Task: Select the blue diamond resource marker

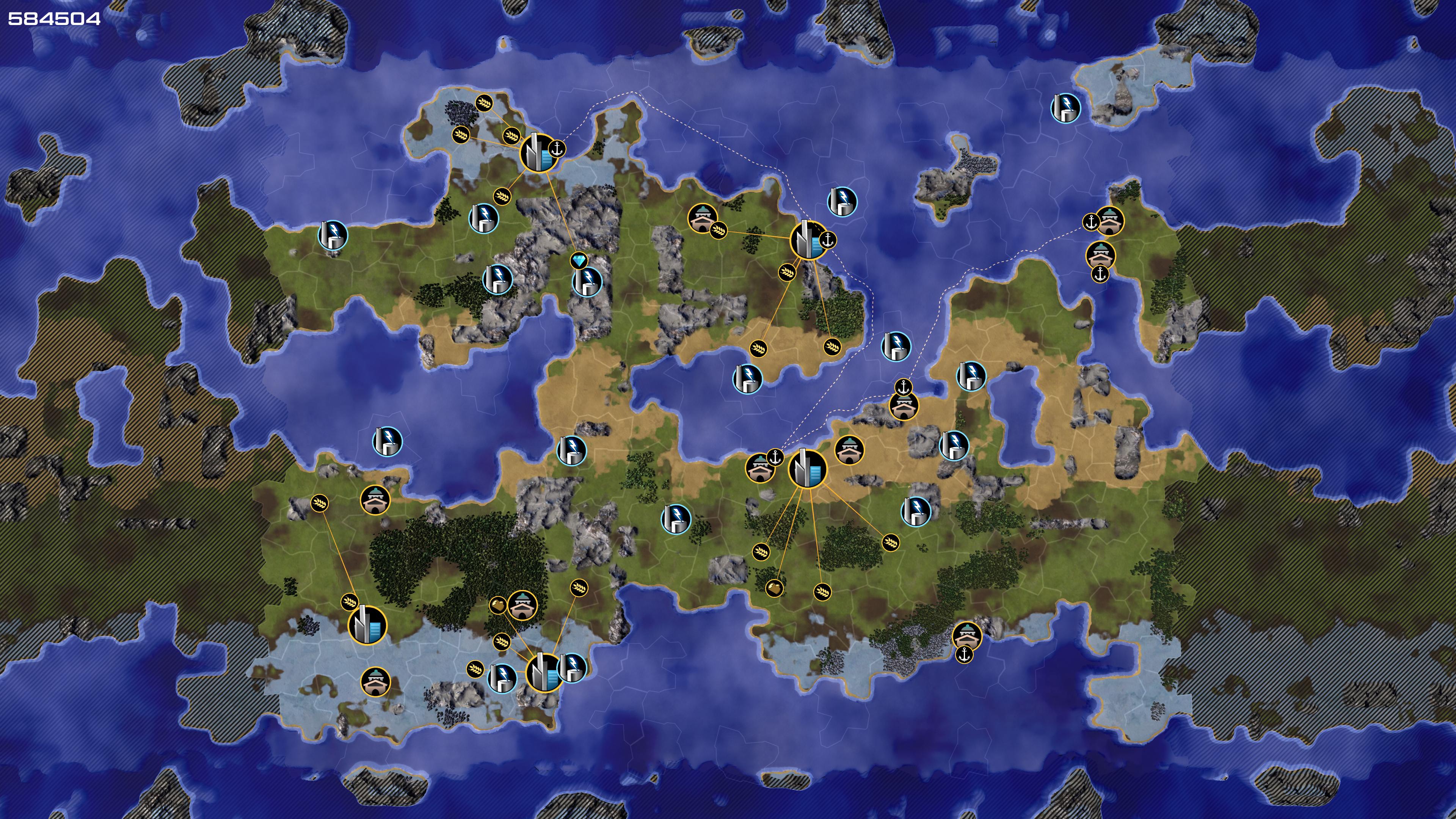Action: (x=579, y=260)
